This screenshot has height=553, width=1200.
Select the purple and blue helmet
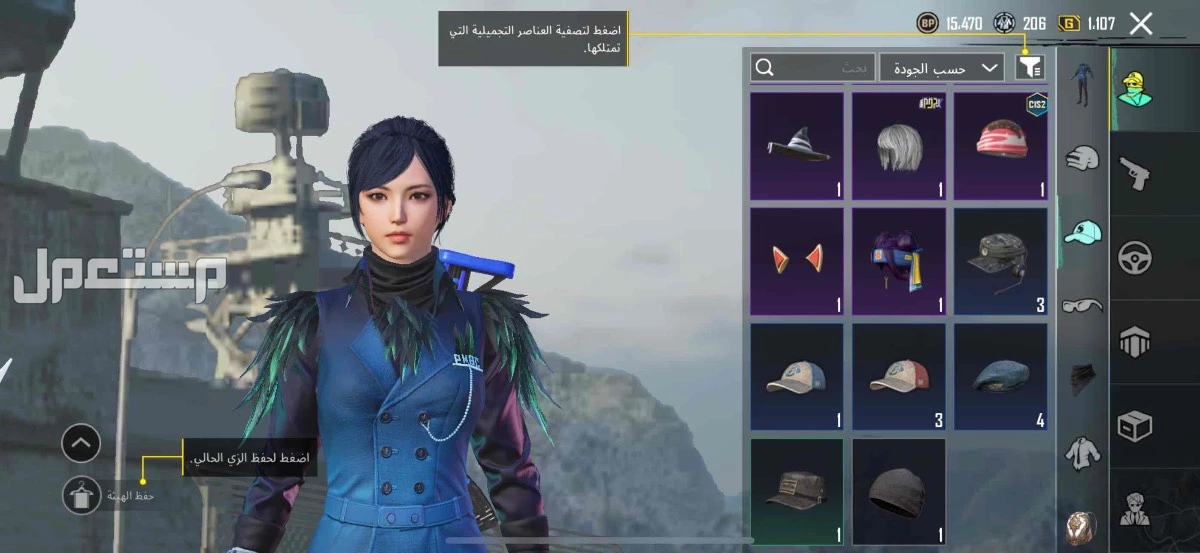coord(899,261)
